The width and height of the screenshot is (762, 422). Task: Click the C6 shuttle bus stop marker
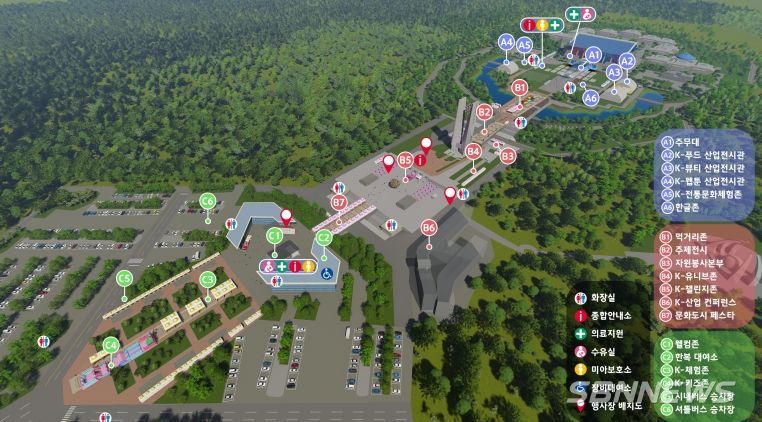pos(208,201)
